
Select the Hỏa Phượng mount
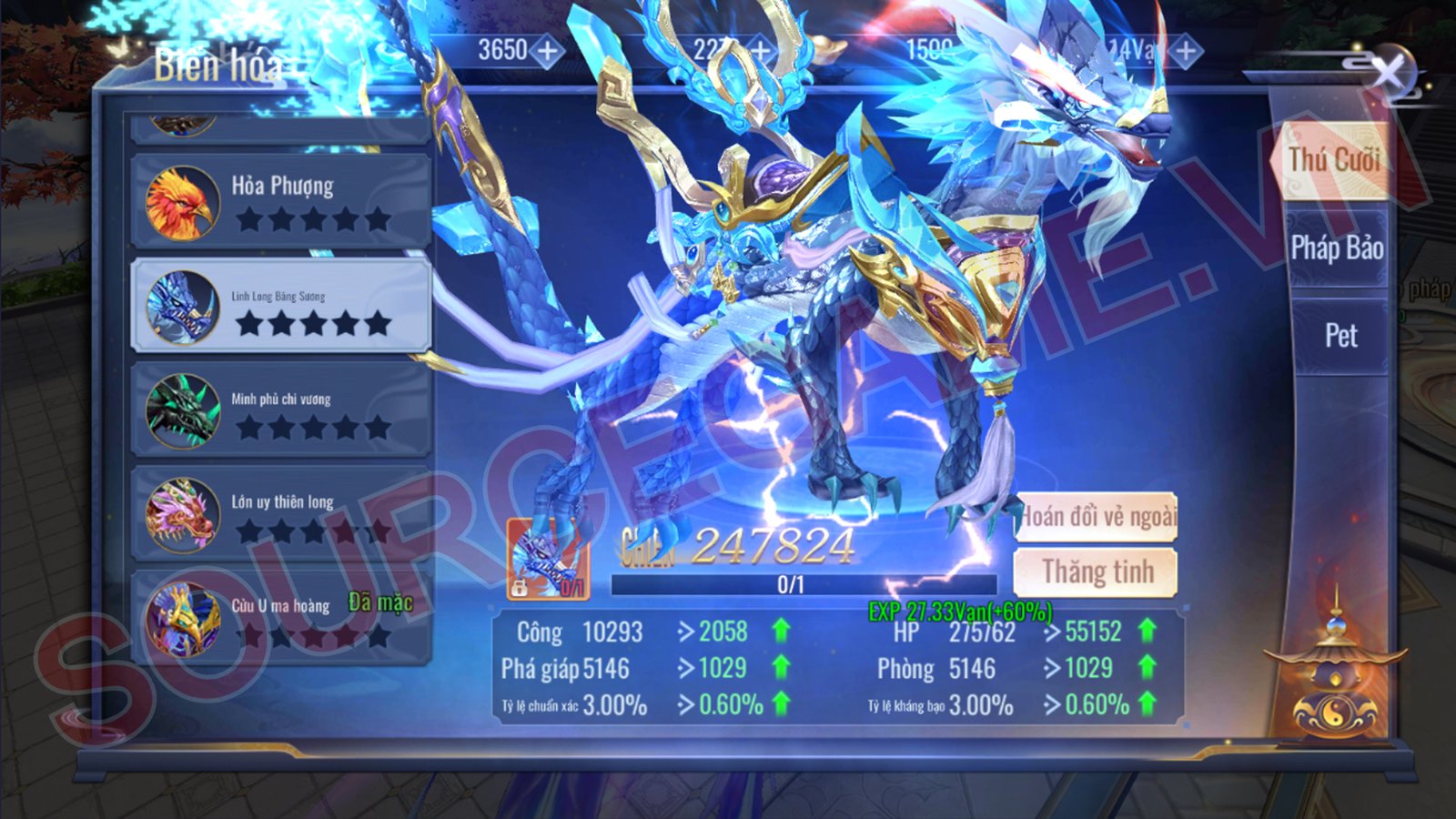click(280, 201)
